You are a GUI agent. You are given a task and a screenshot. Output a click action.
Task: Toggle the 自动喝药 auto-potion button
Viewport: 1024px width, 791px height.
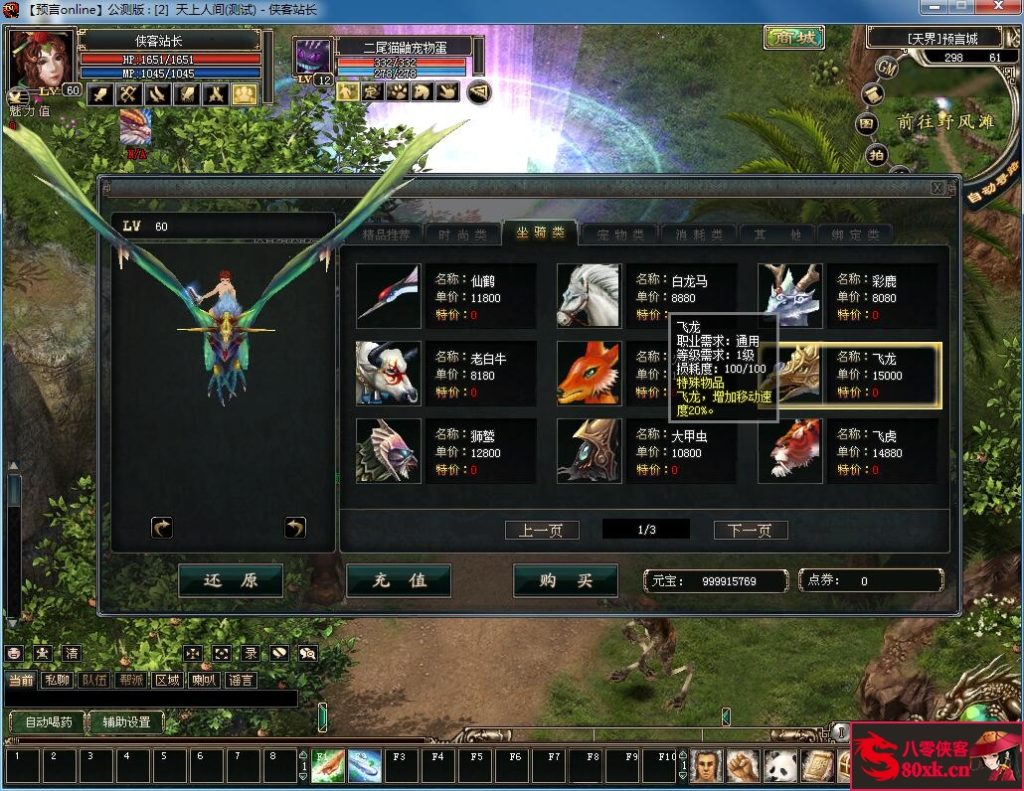pyautogui.click(x=48, y=722)
